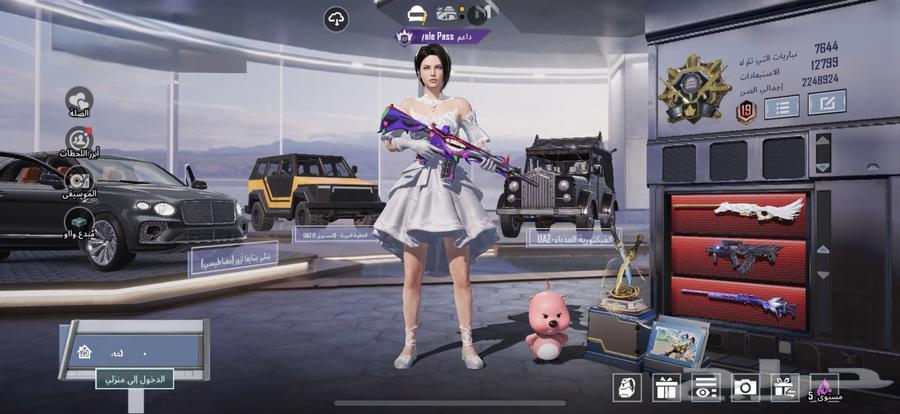The image size is (900, 414).
Task: Select the white winged rifle showcase slot
Action: [x=740, y=213]
